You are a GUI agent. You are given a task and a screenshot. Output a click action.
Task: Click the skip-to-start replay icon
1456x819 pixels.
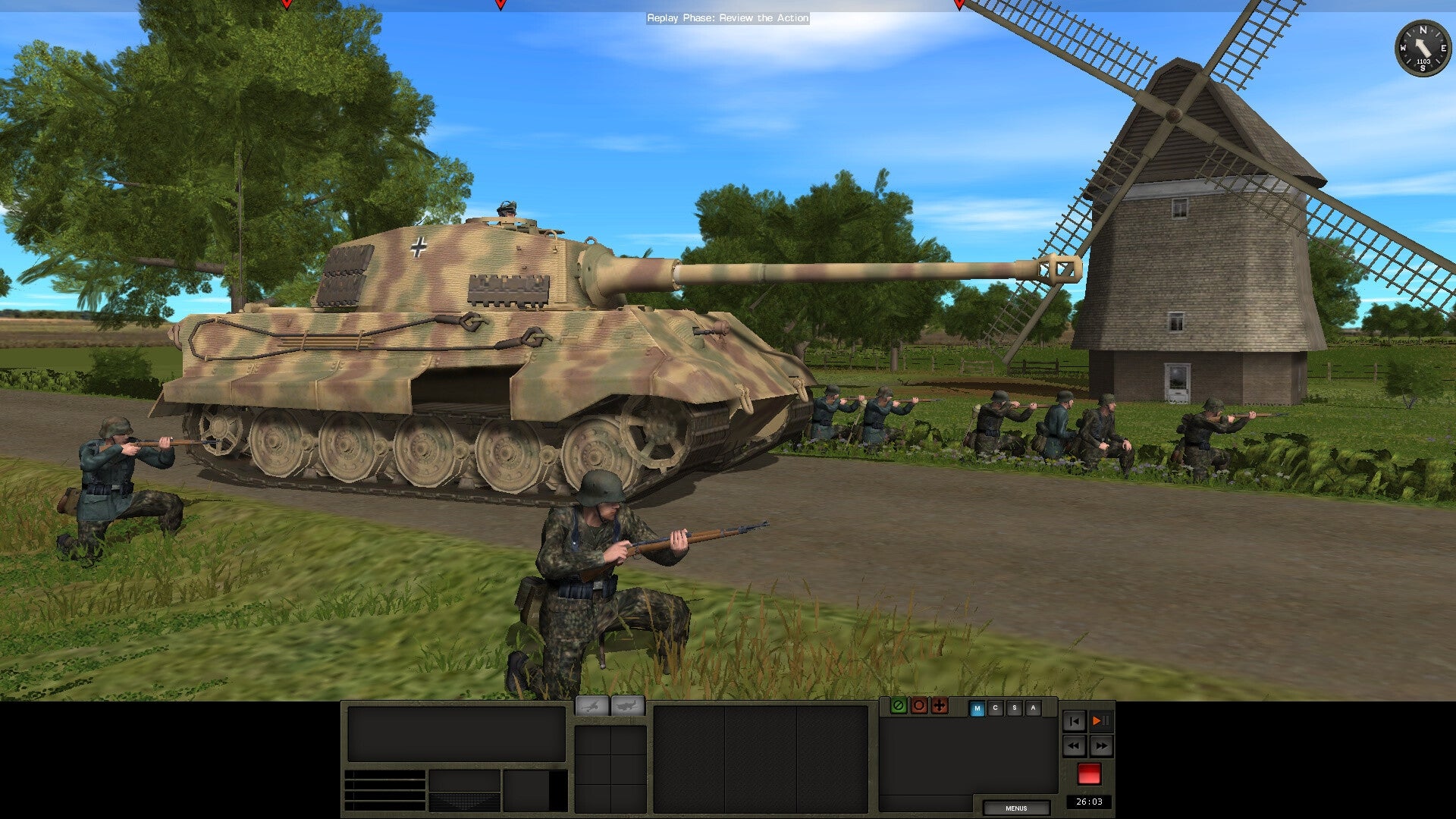point(1075,721)
